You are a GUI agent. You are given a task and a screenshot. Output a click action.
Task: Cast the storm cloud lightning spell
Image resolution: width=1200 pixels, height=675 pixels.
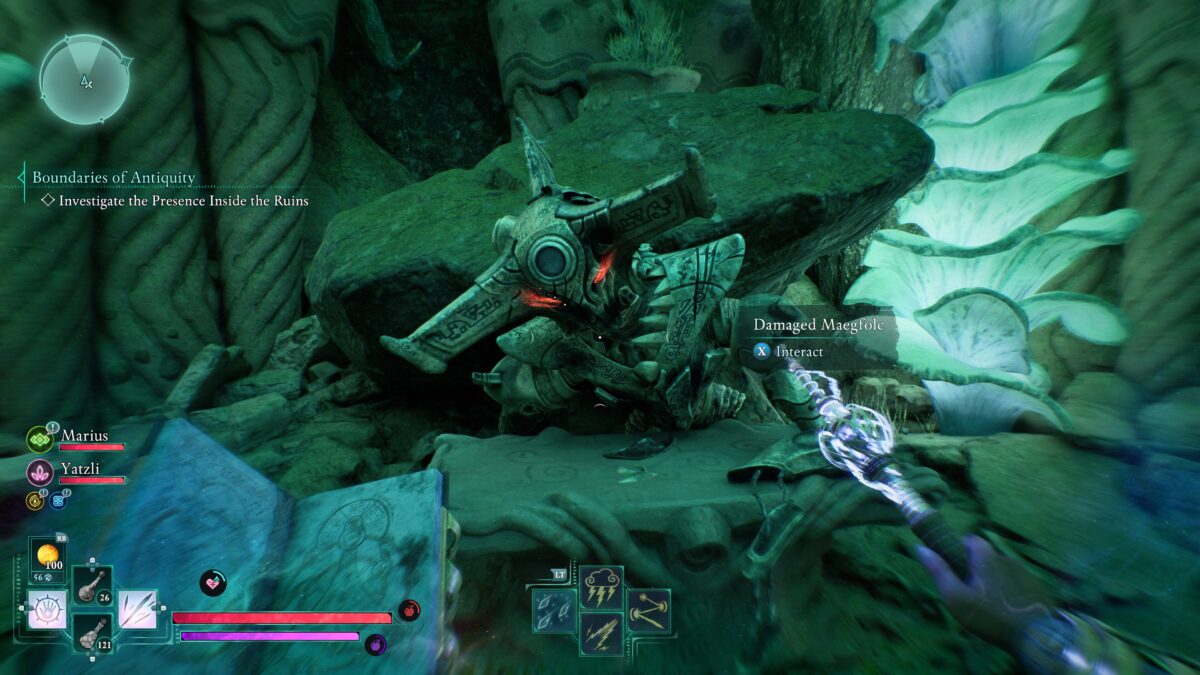tap(602, 586)
